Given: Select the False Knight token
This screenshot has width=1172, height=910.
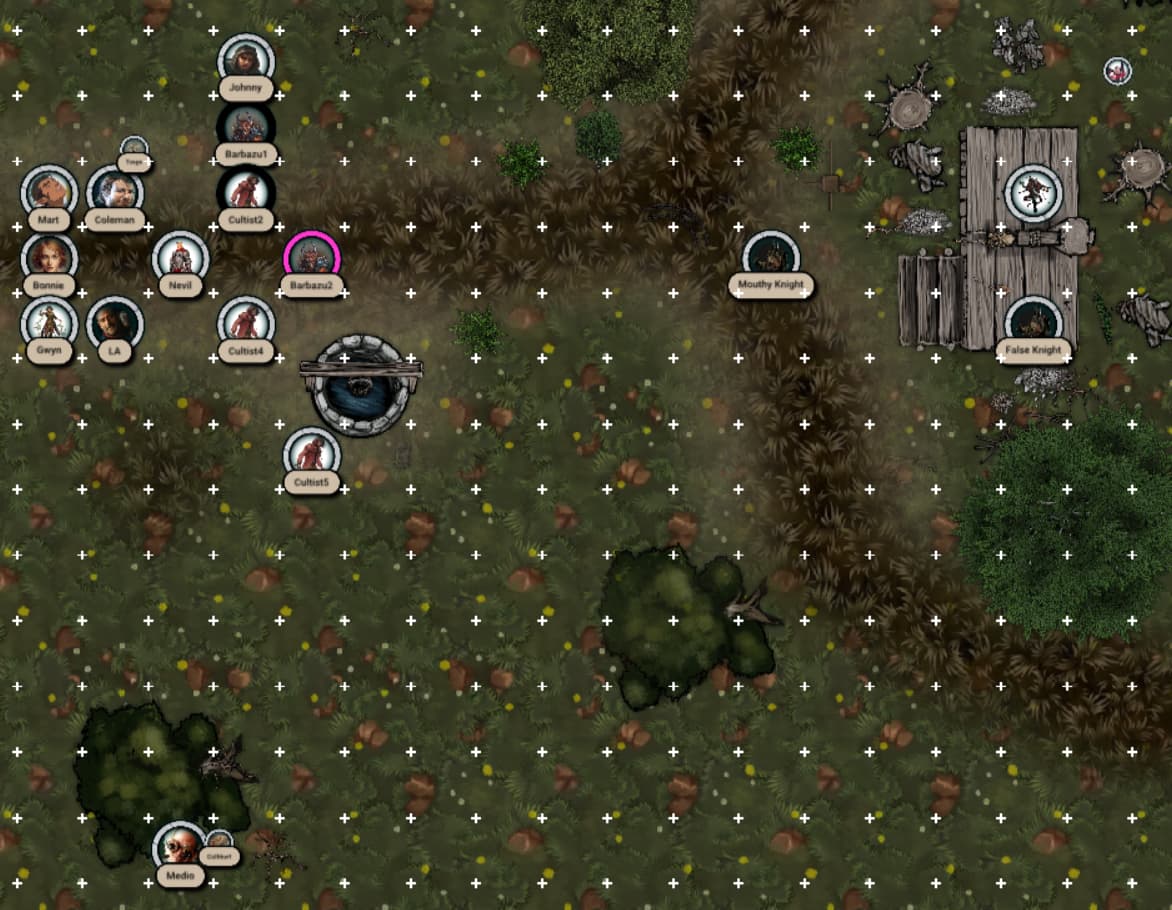Looking at the screenshot, I should (1034, 324).
